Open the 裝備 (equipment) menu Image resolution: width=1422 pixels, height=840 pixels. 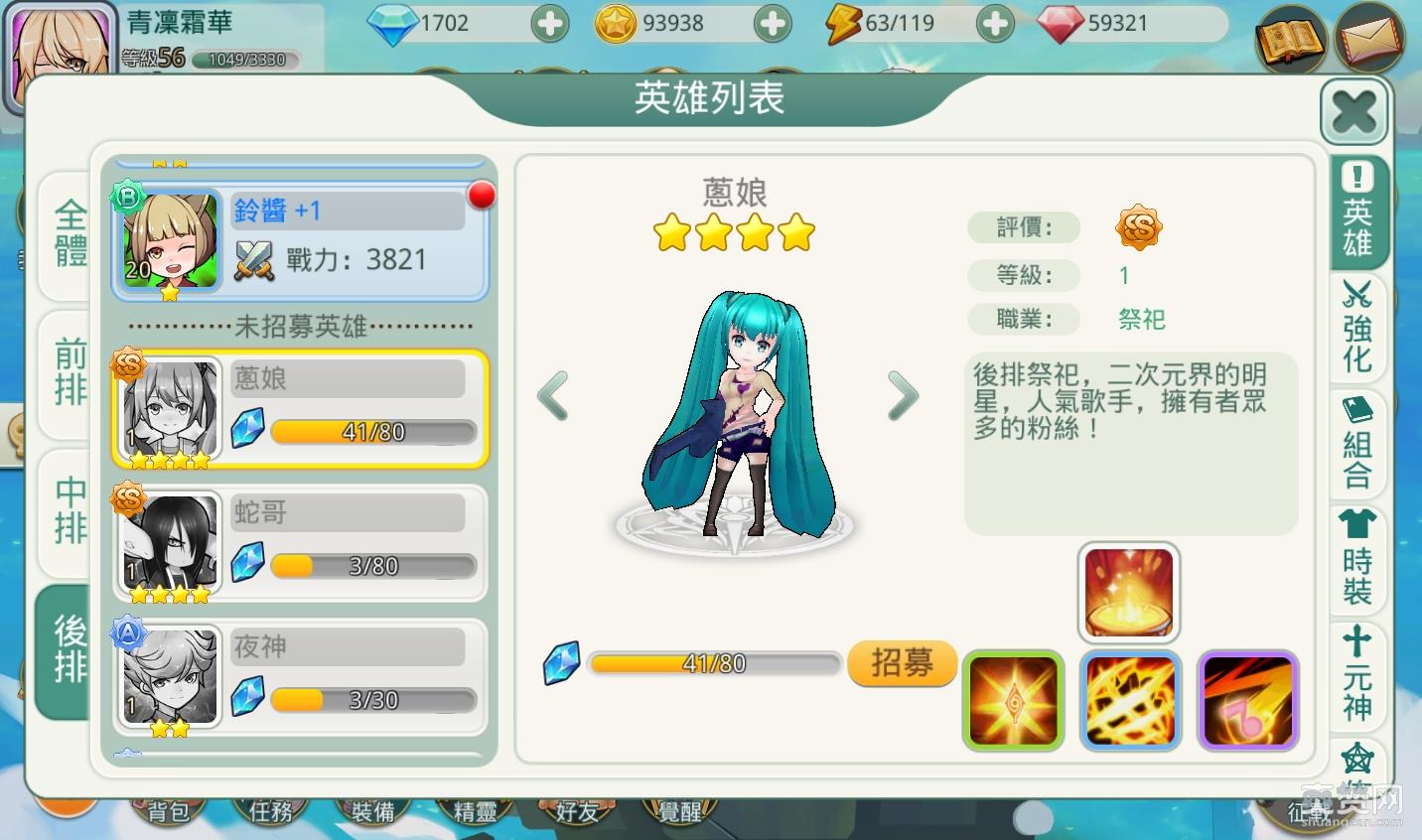[372, 810]
